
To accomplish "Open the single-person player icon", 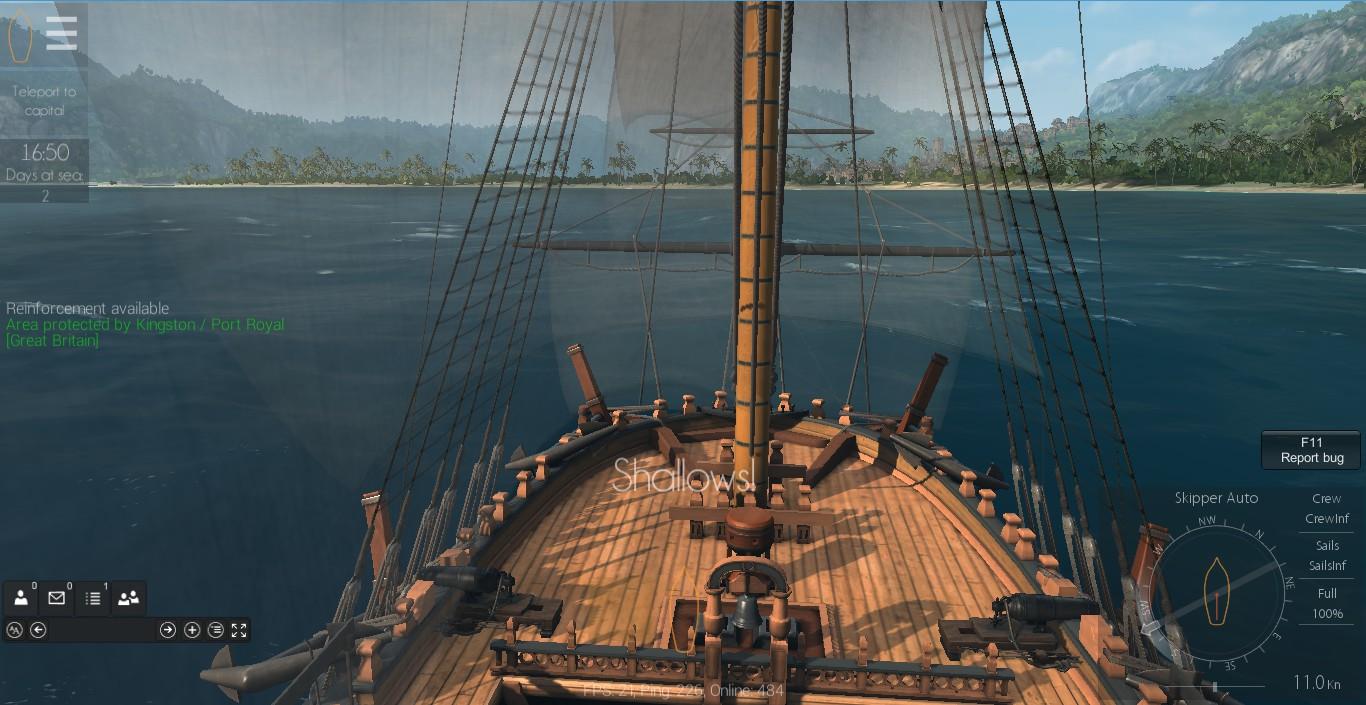I will pyautogui.click(x=21, y=598).
